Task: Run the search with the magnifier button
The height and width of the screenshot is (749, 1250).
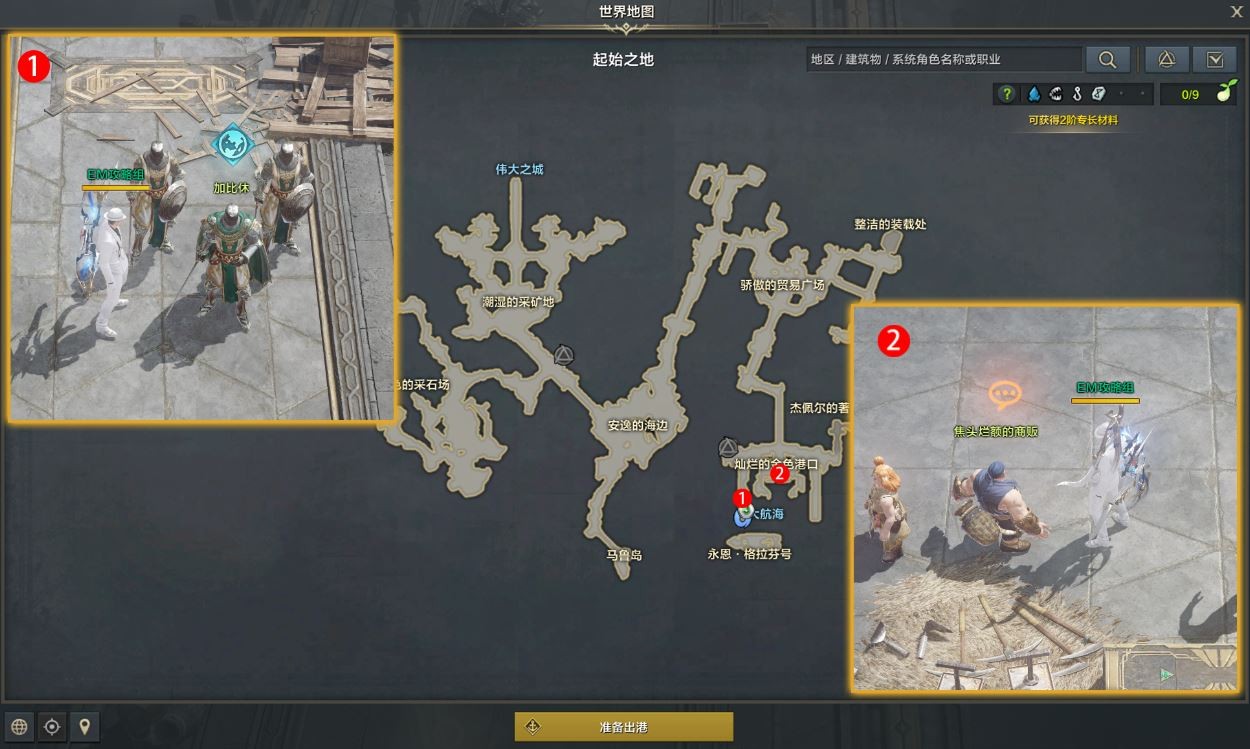Action: [x=1107, y=59]
